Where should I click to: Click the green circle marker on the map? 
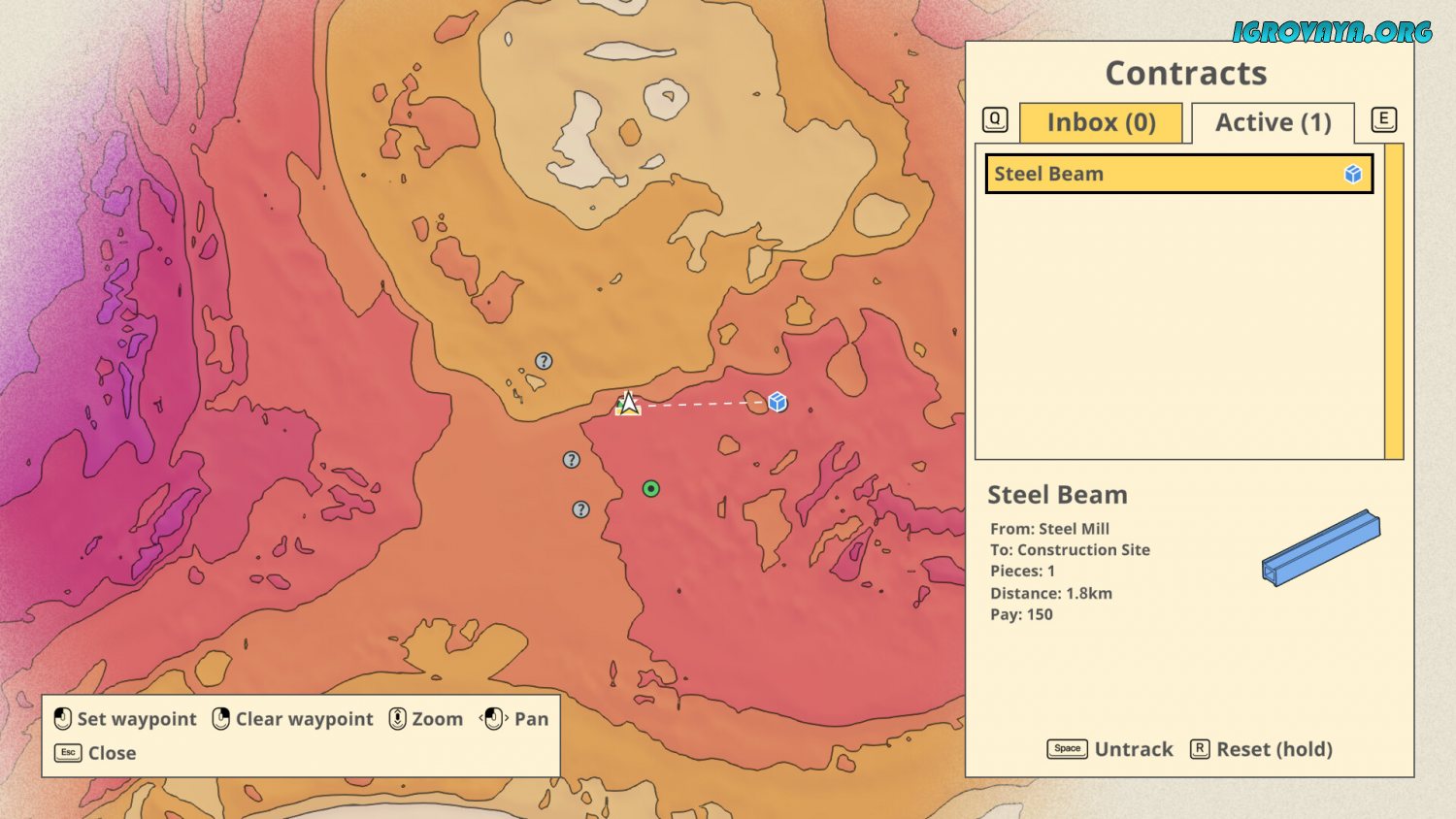(651, 489)
